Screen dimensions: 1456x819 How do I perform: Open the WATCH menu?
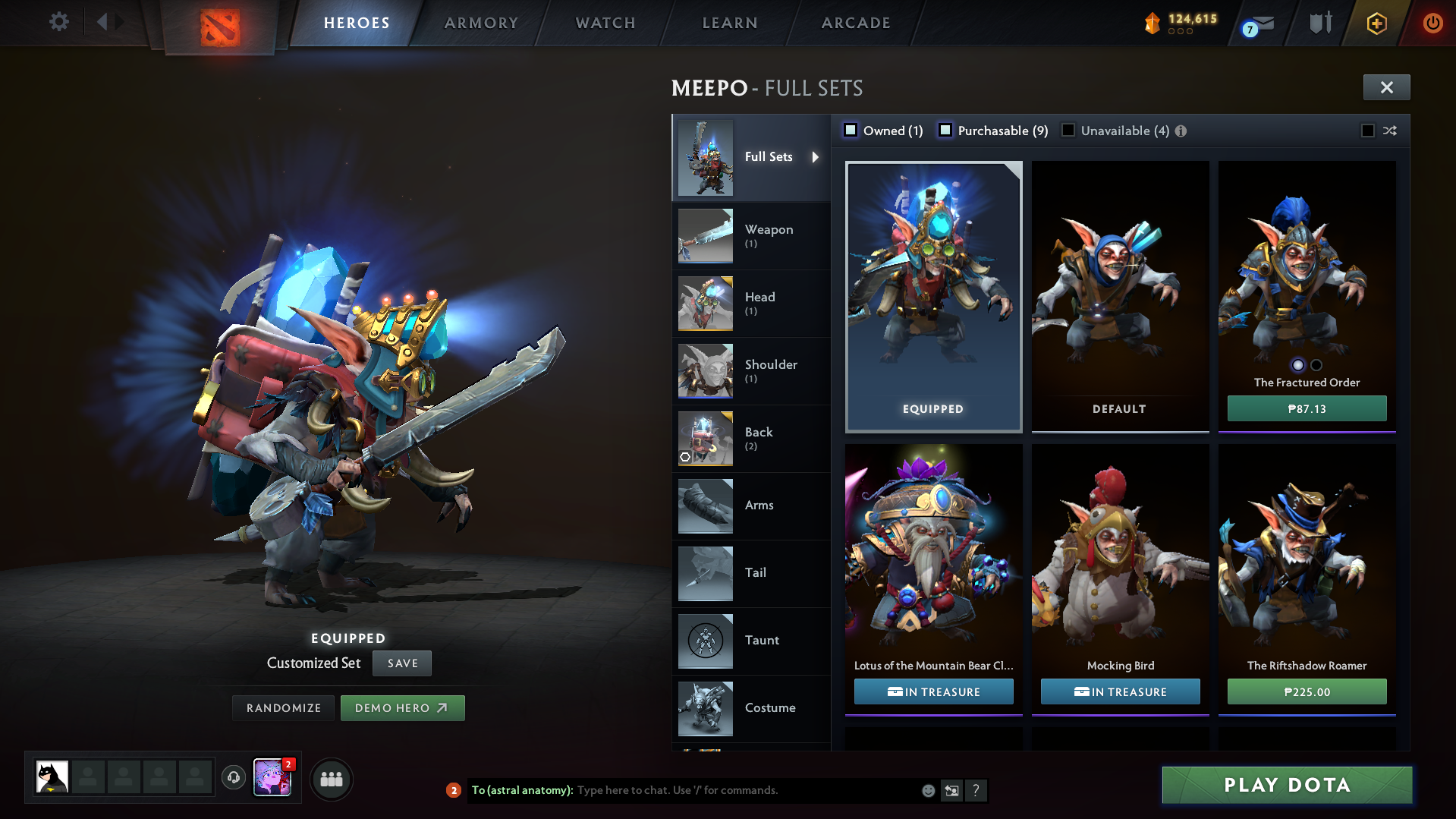click(605, 23)
